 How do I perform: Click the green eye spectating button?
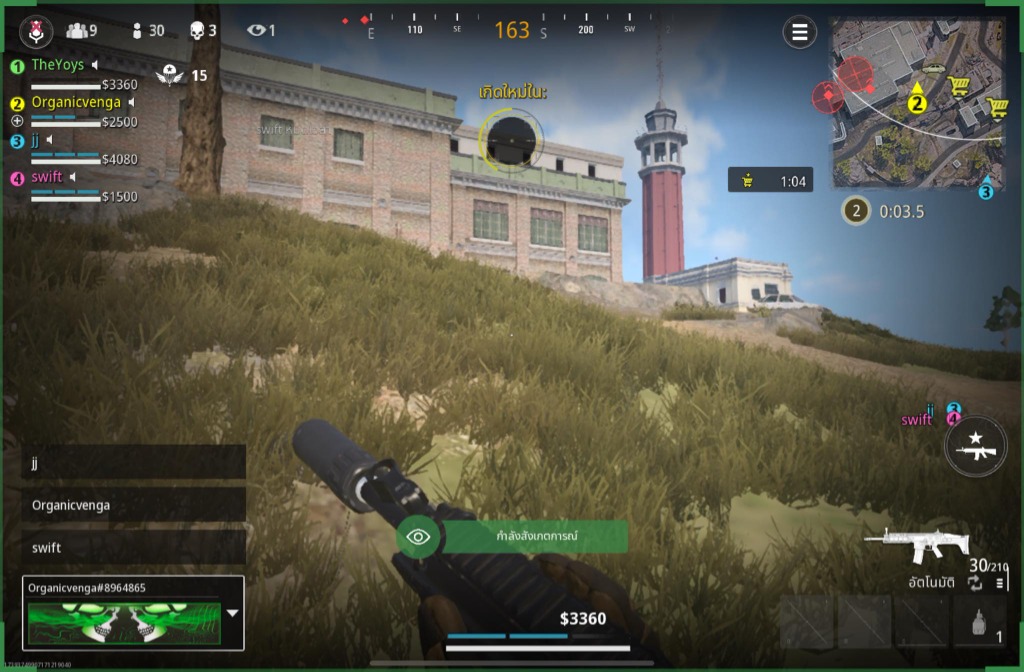tap(418, 537)
